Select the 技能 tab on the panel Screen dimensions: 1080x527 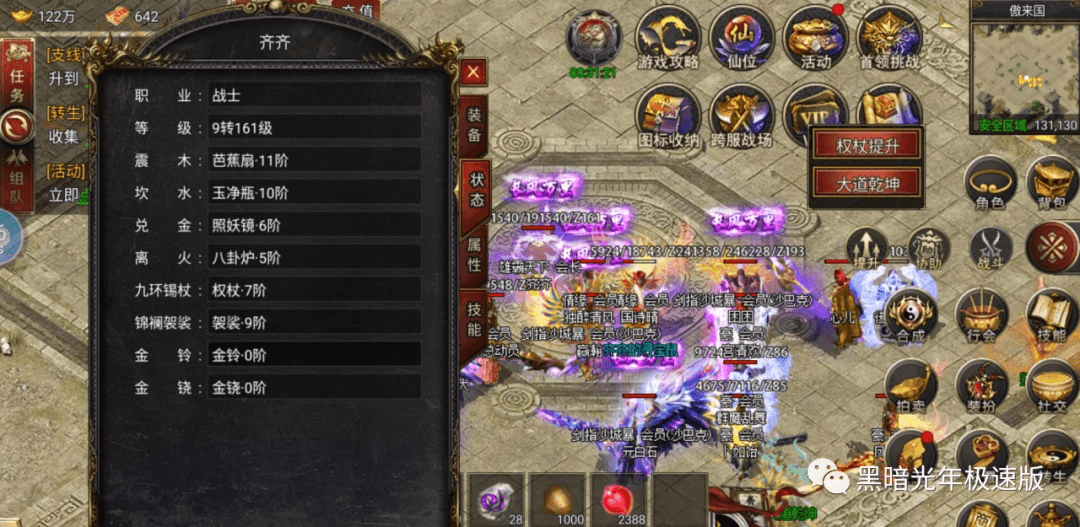coord(475,316)
